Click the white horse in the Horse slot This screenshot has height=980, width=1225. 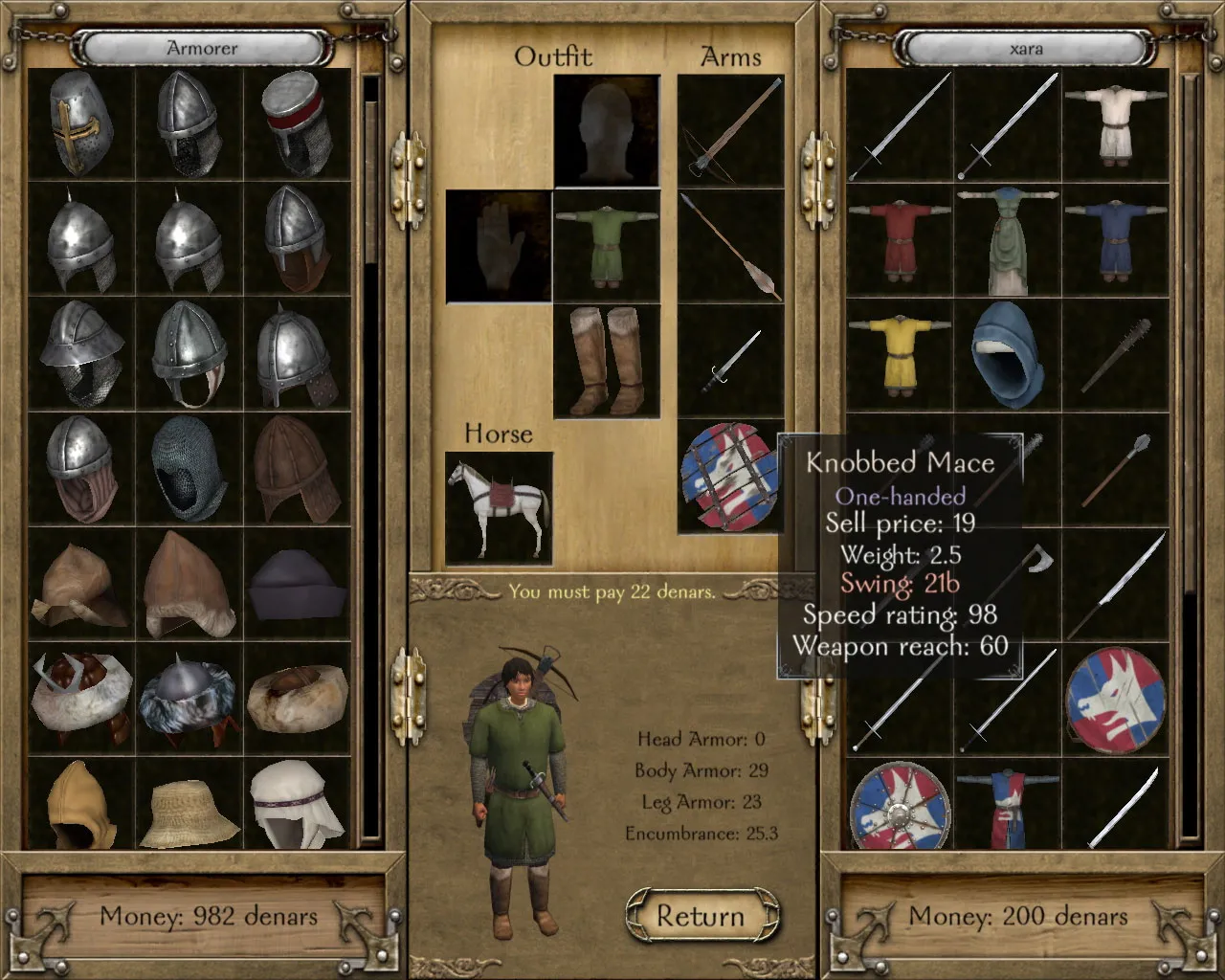coord(498,507)
